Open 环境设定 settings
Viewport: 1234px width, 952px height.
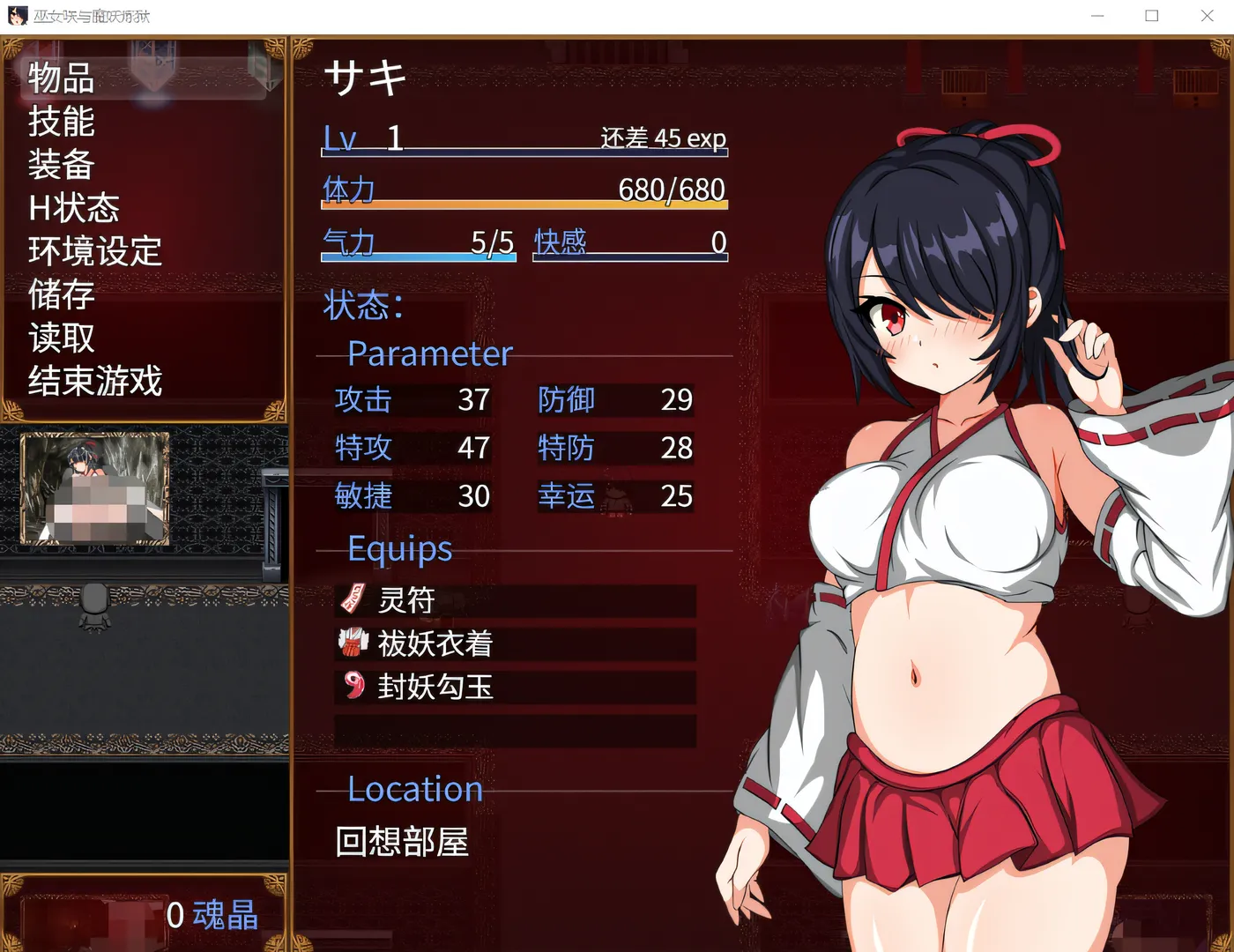[95, 251]
